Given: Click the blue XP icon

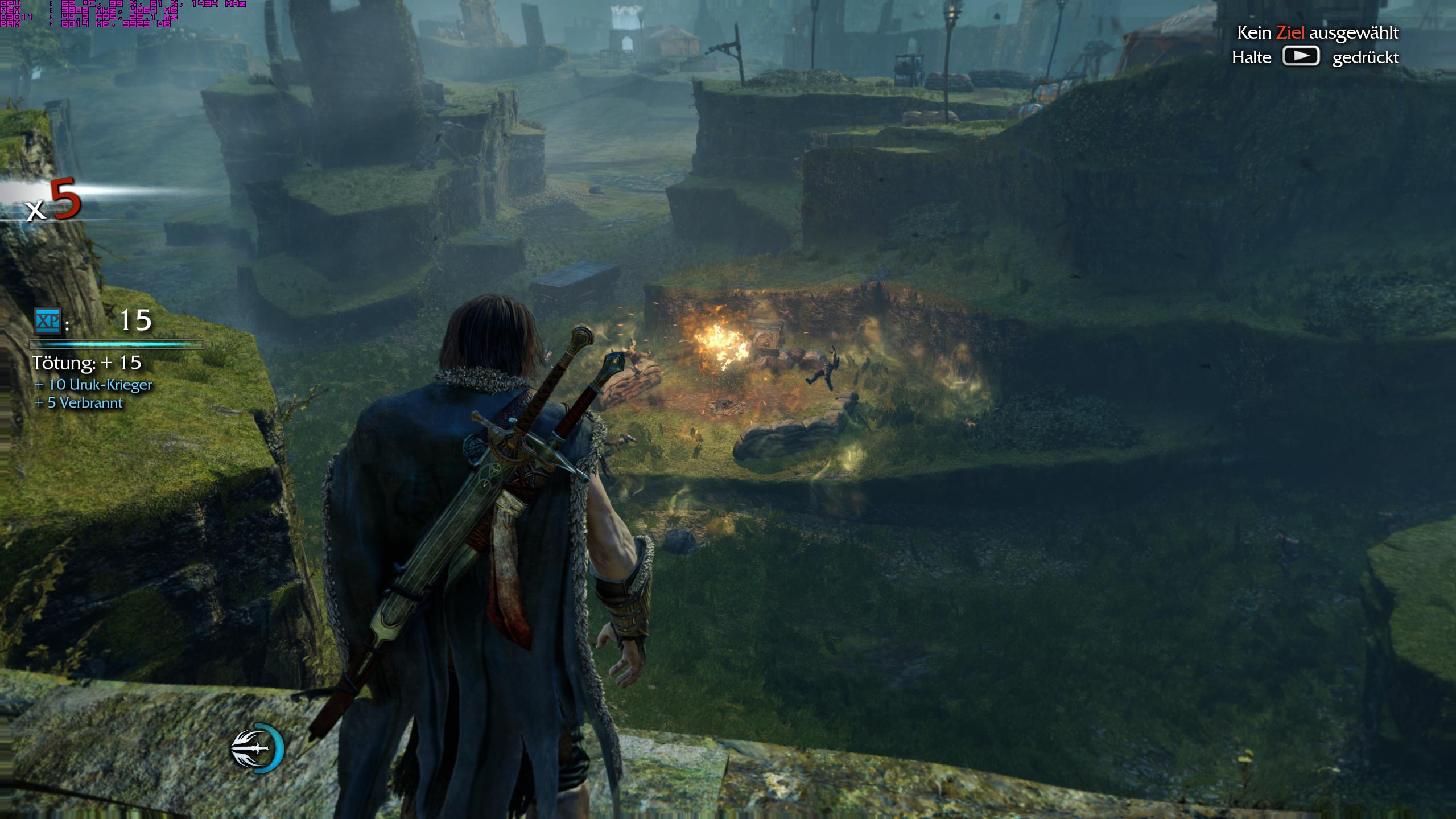Looking at the screenshot, I should point(47,322).
